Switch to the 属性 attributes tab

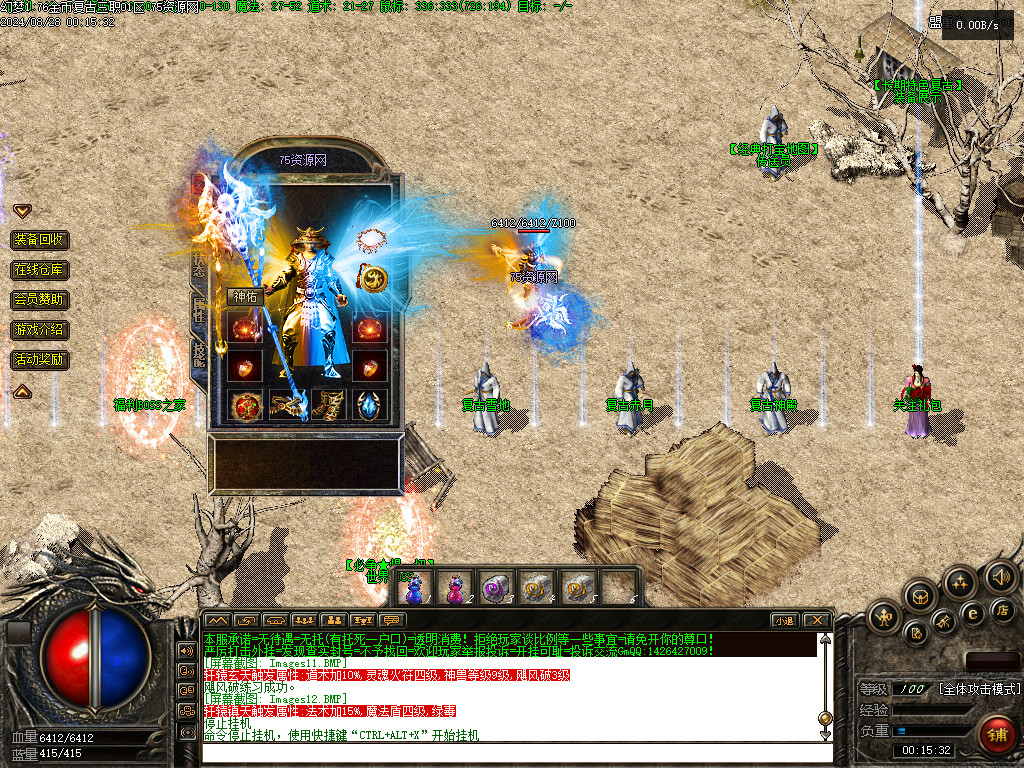point(199,308)
